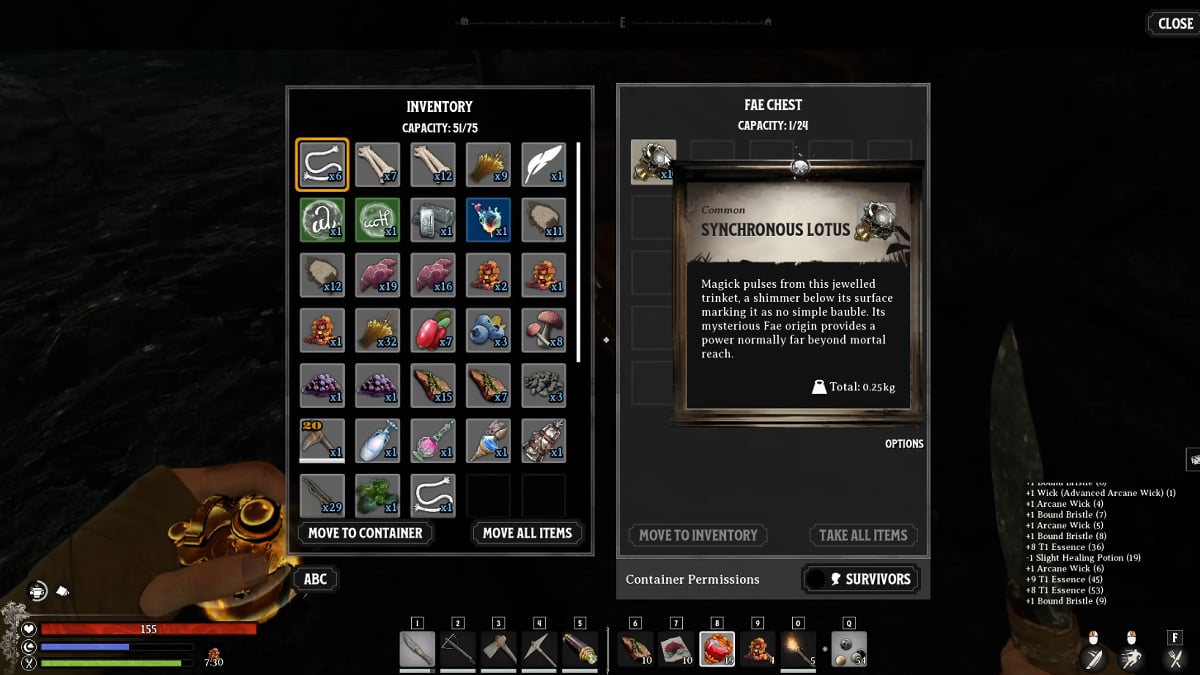Viewport: 1200px width, 675px height.
Task: Take all items from Fae Chest
Action: pyautogui.click(x=863, y=535)
